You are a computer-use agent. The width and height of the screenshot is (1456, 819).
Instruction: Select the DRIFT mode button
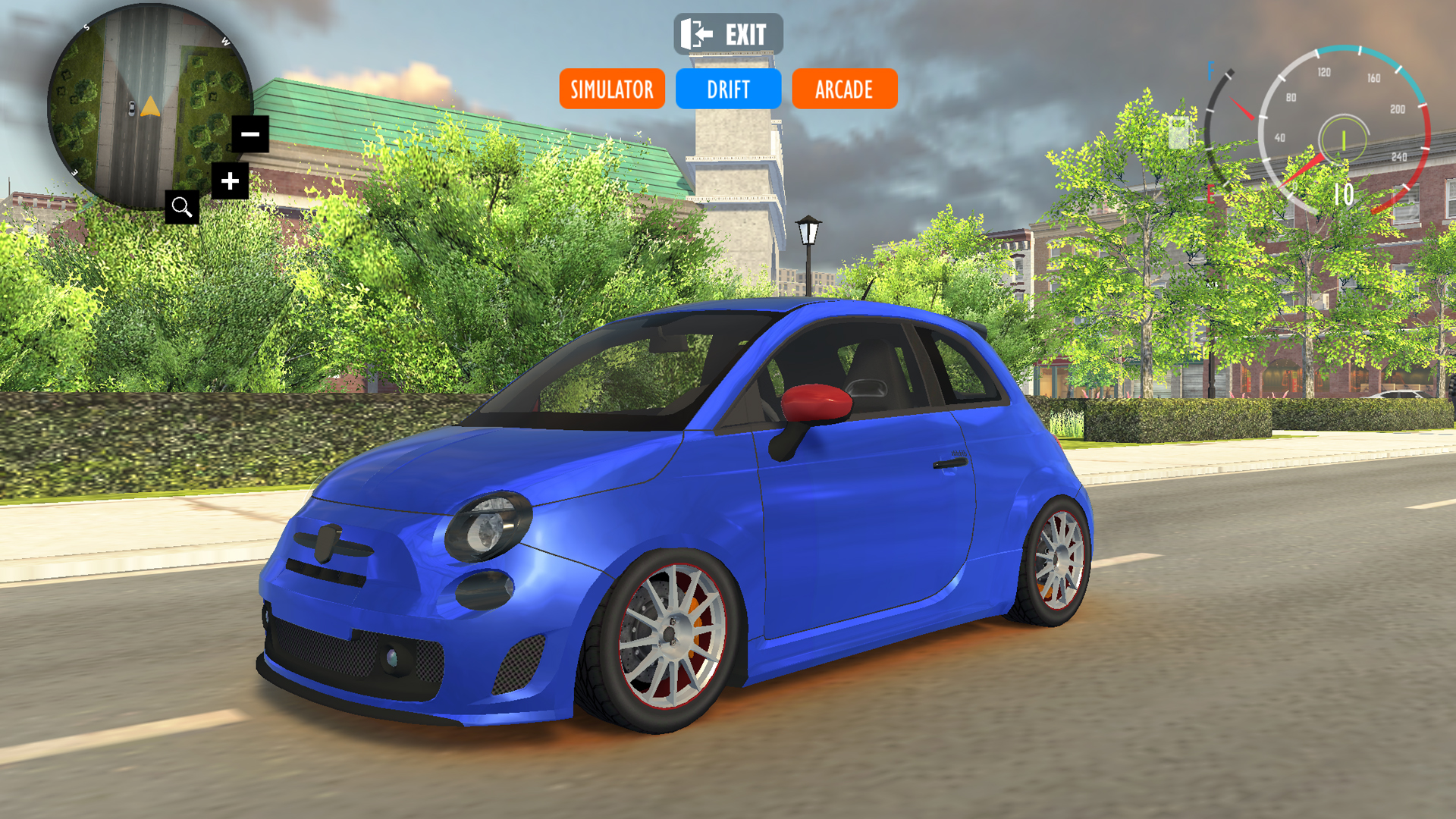pyautogui.click(x=728, y=89)
